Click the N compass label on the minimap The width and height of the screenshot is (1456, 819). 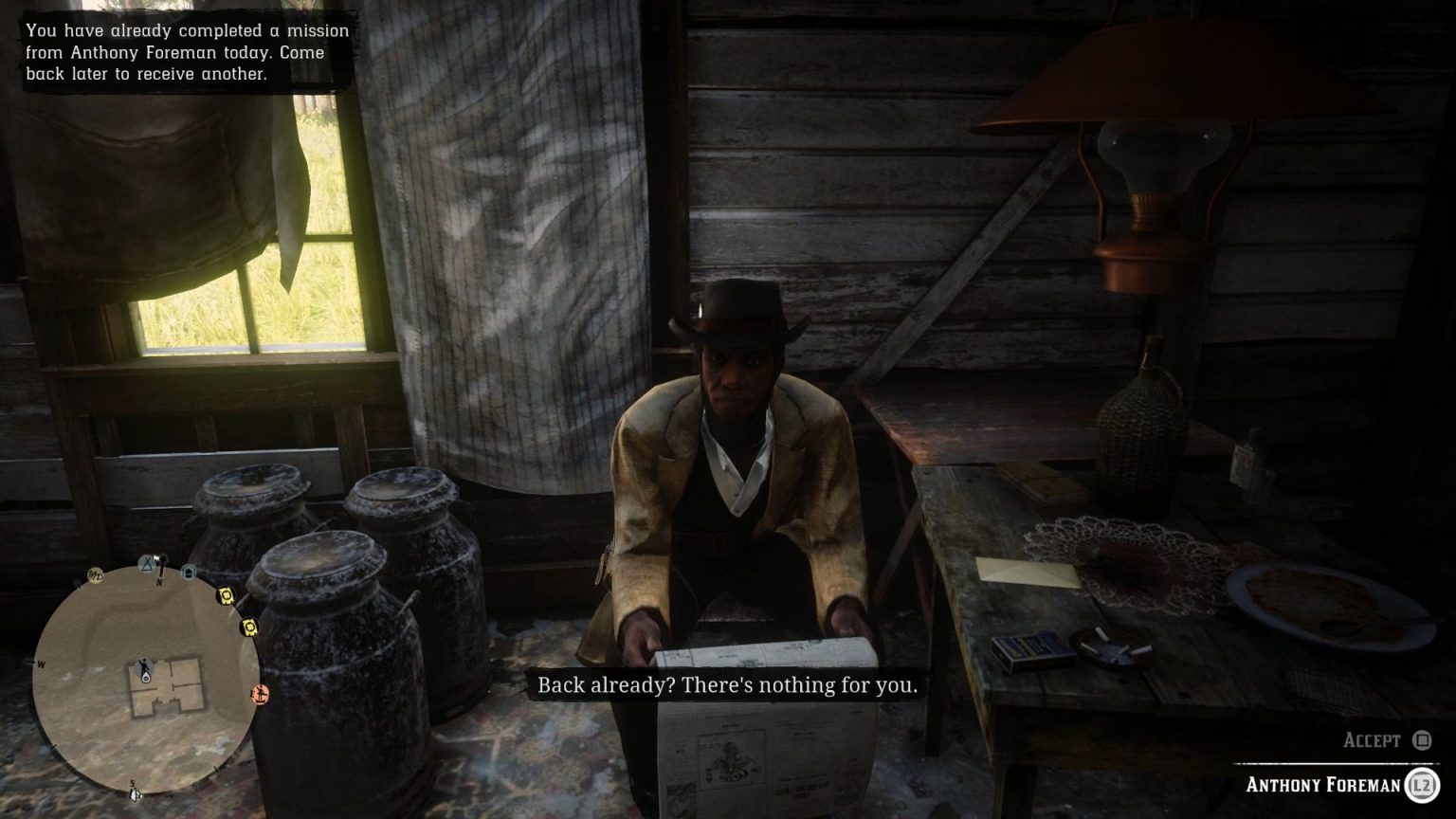point(159,581)
